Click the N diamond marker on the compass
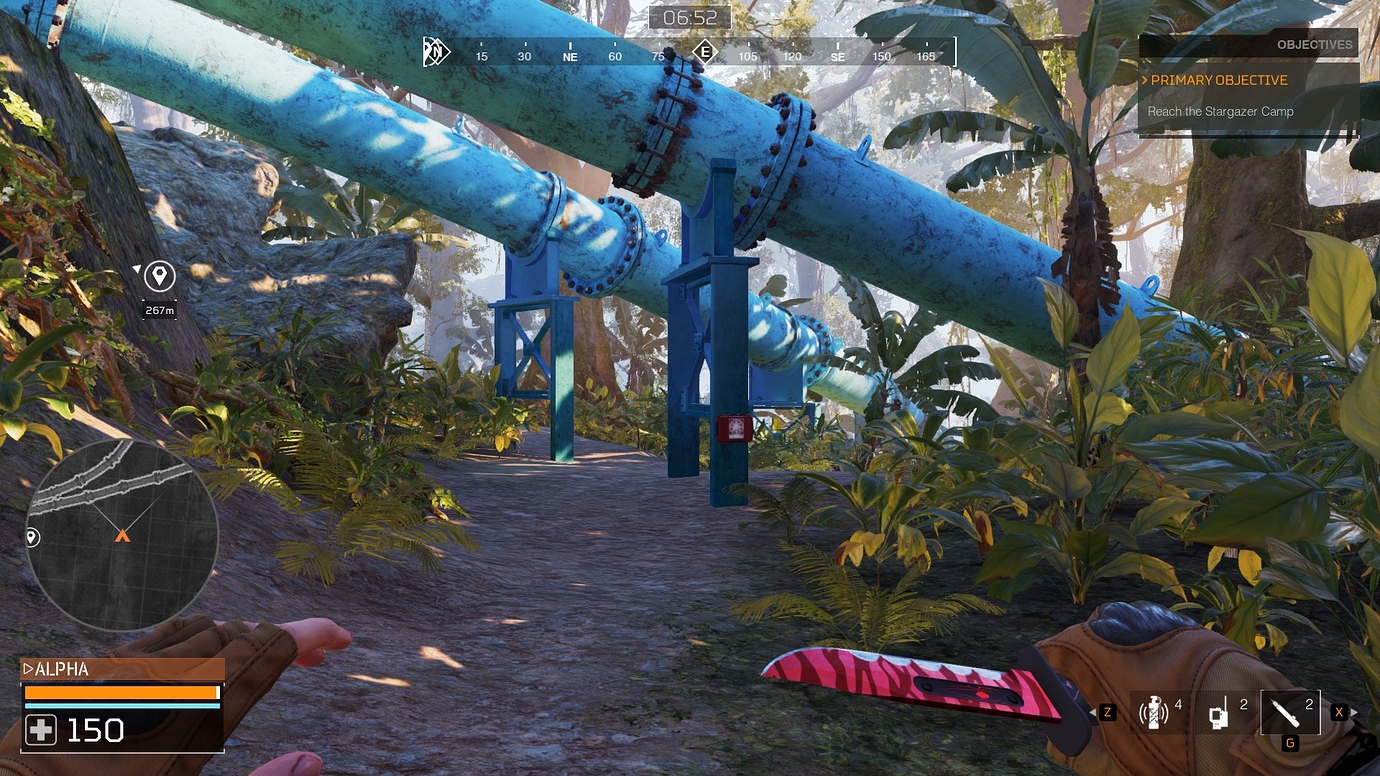Image resolution: width=1380 pixels, height=776 pixels. (435, 51)
